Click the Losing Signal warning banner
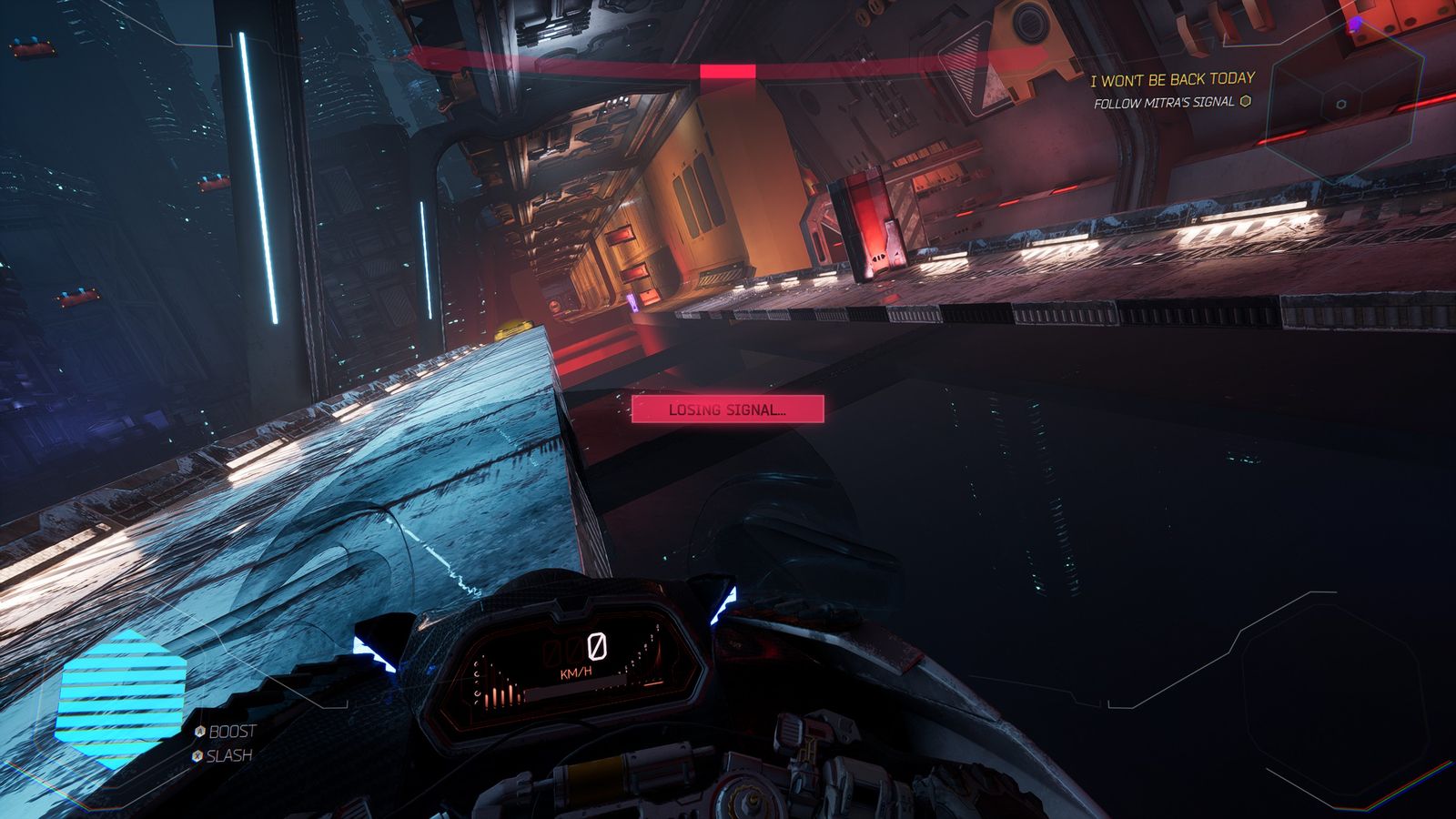The image size is (1456, 819). pos(727,409)
